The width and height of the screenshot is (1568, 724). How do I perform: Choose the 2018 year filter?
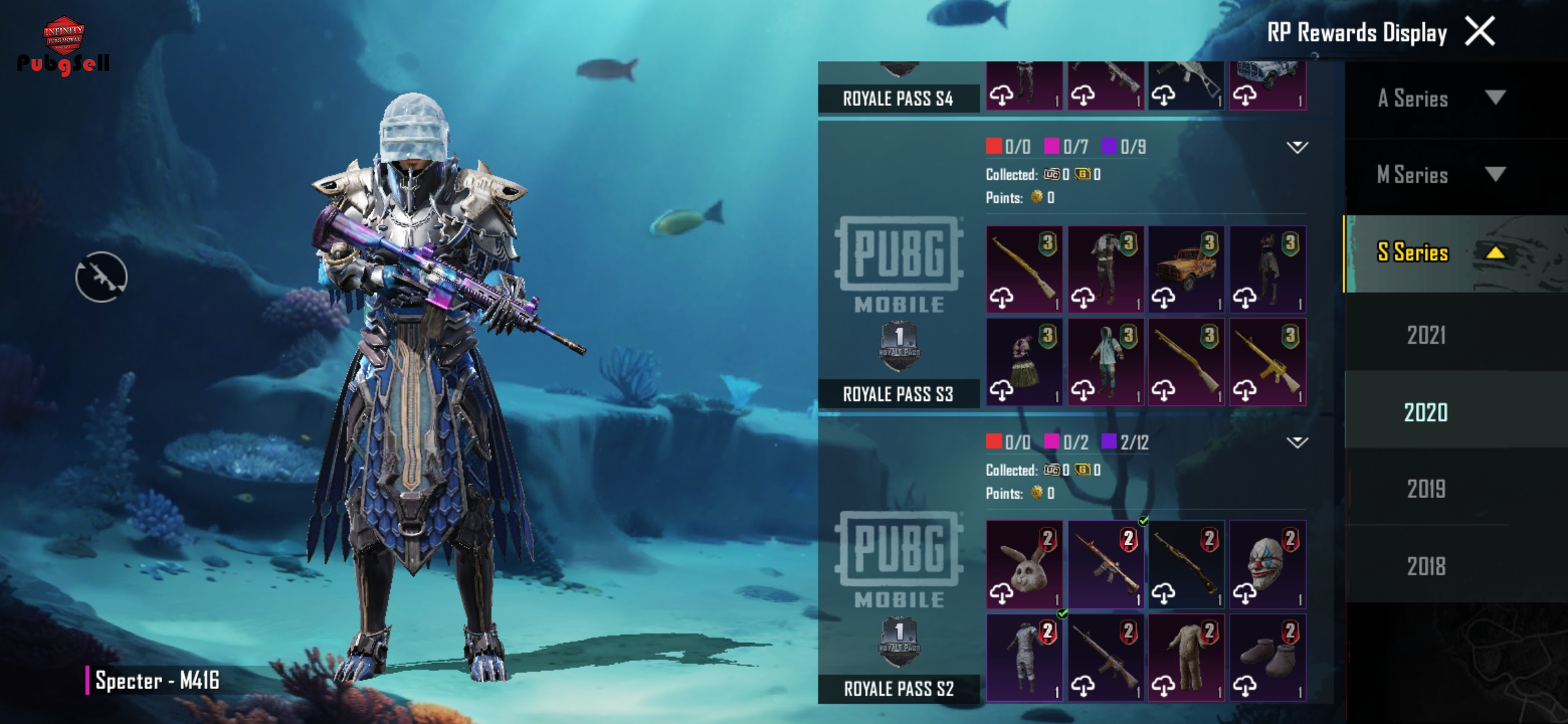click(x=1426, y=566)
